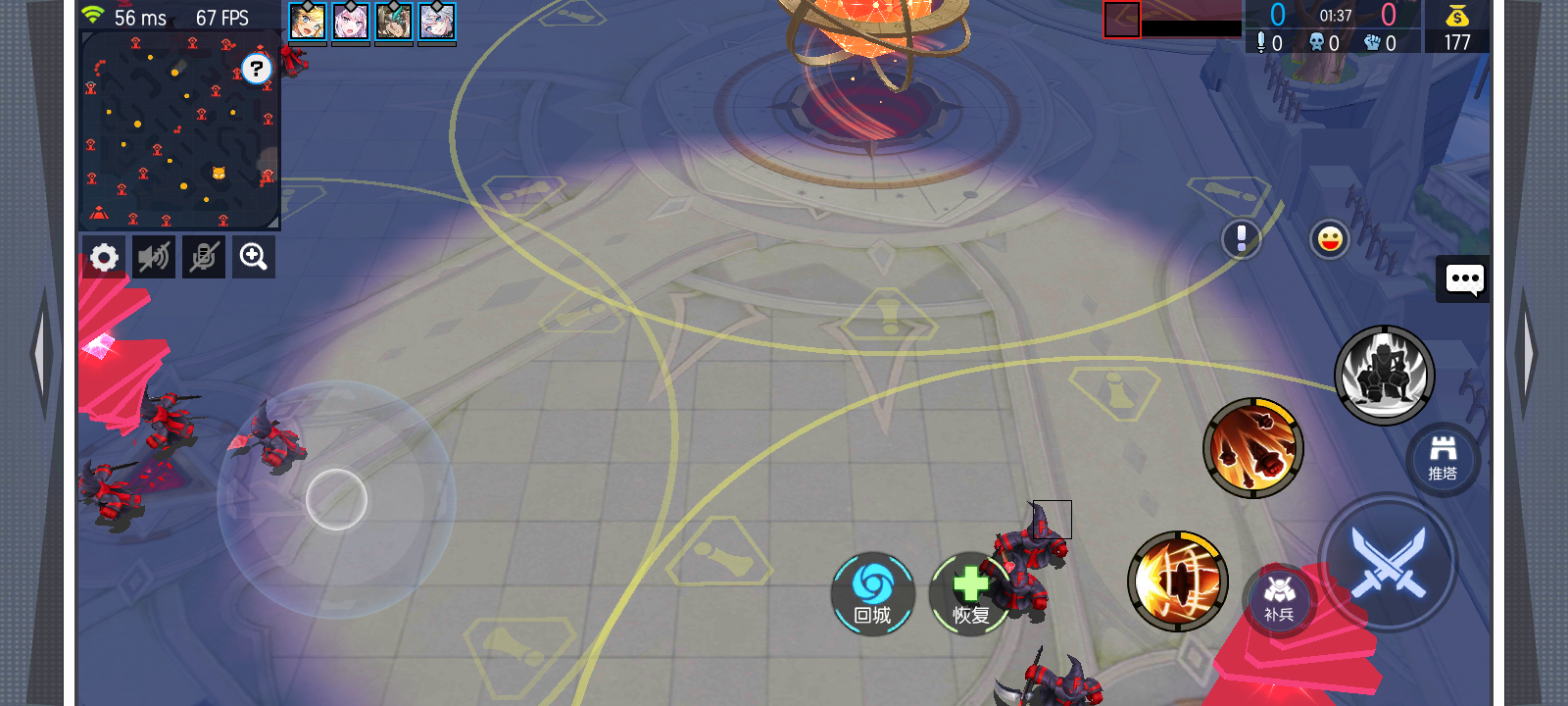Select the 推塔 push-tower mode button
Viewport: 1568px width, 706px height.
[1443, 458]
